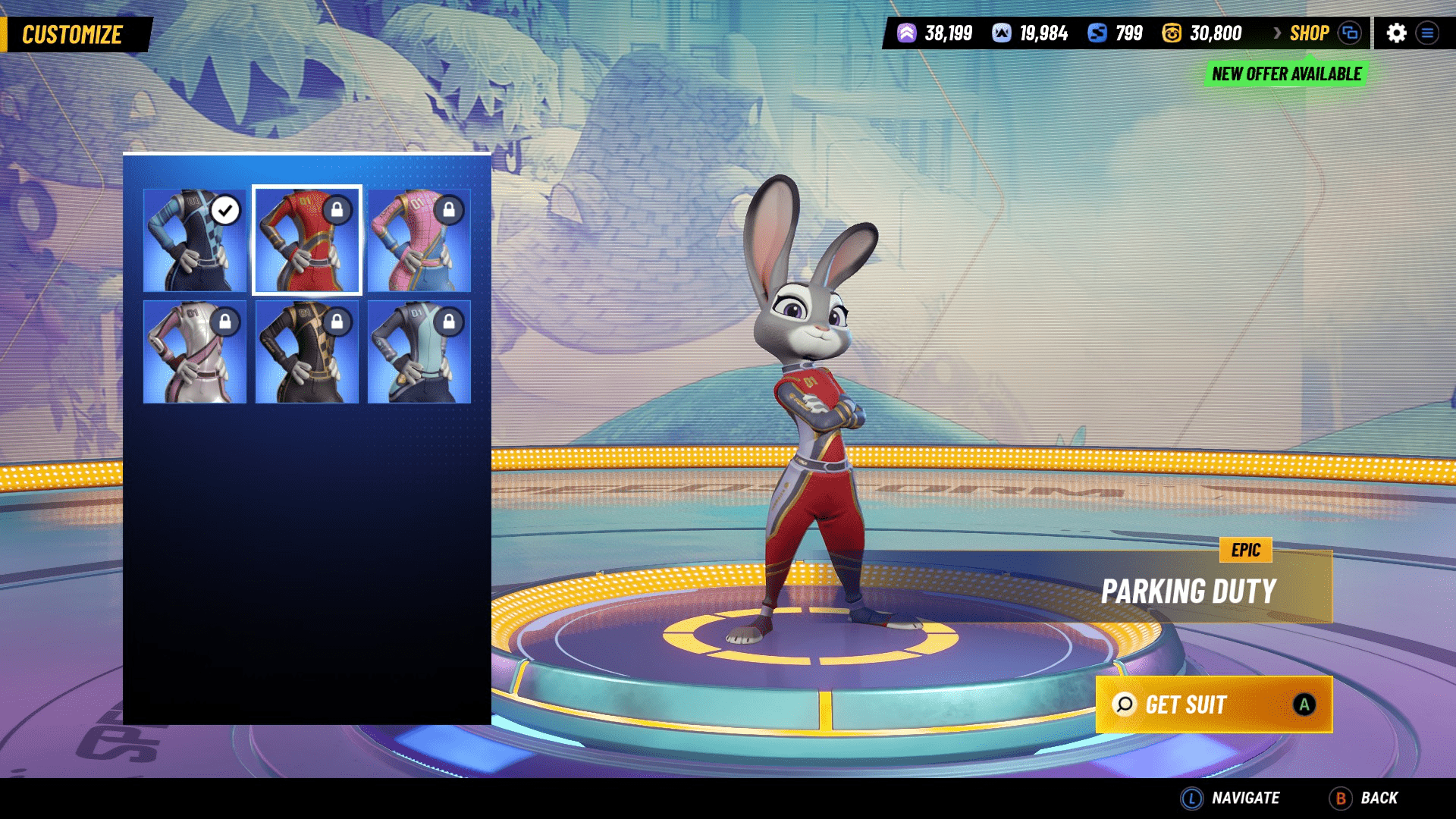This screenshot has width=1456, height=819.
Task: Open the settings gear menu
Action: pyautogui.click(x=1396, y=33)
